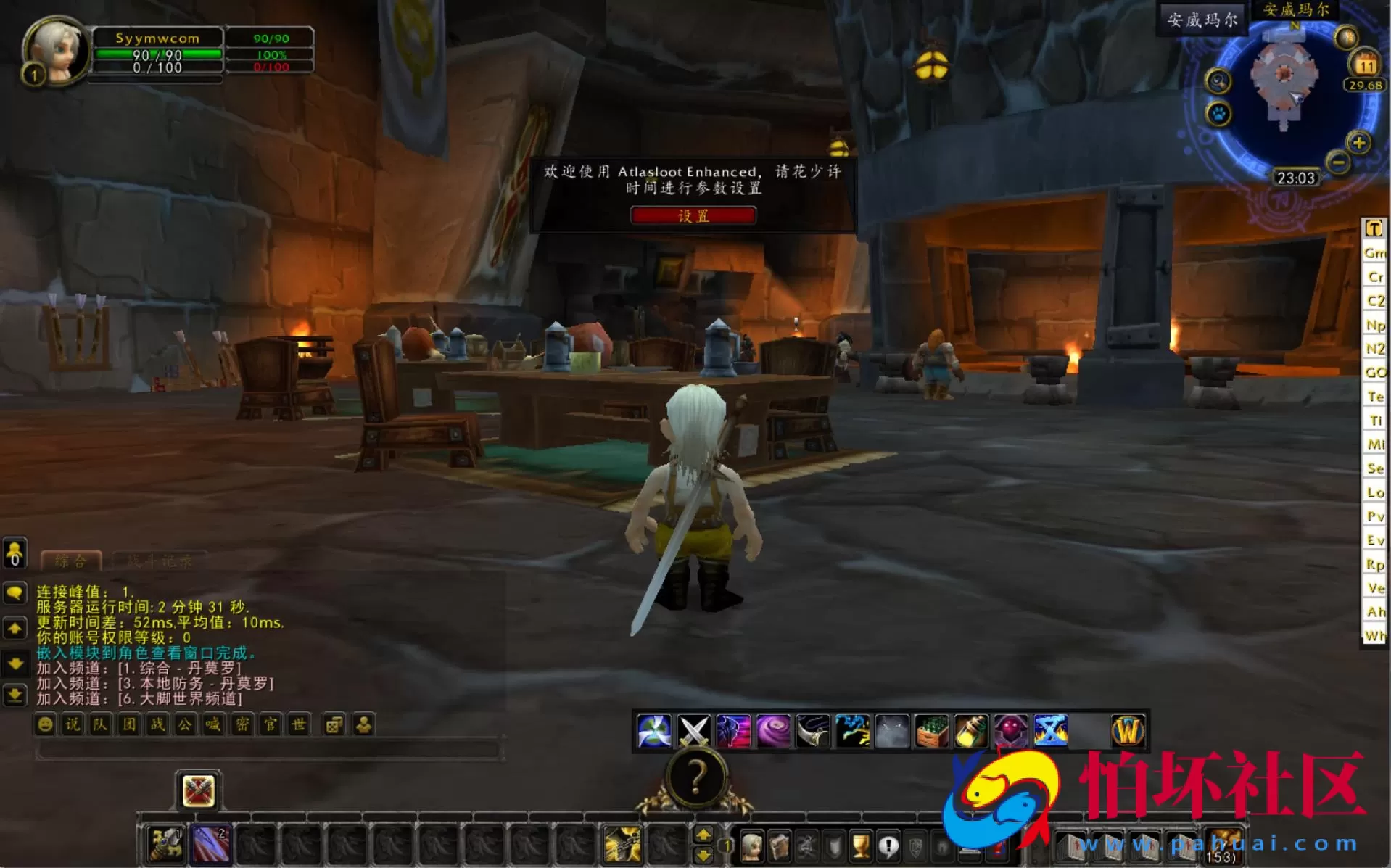Open the chat emote smiley icon

(45, 725)
